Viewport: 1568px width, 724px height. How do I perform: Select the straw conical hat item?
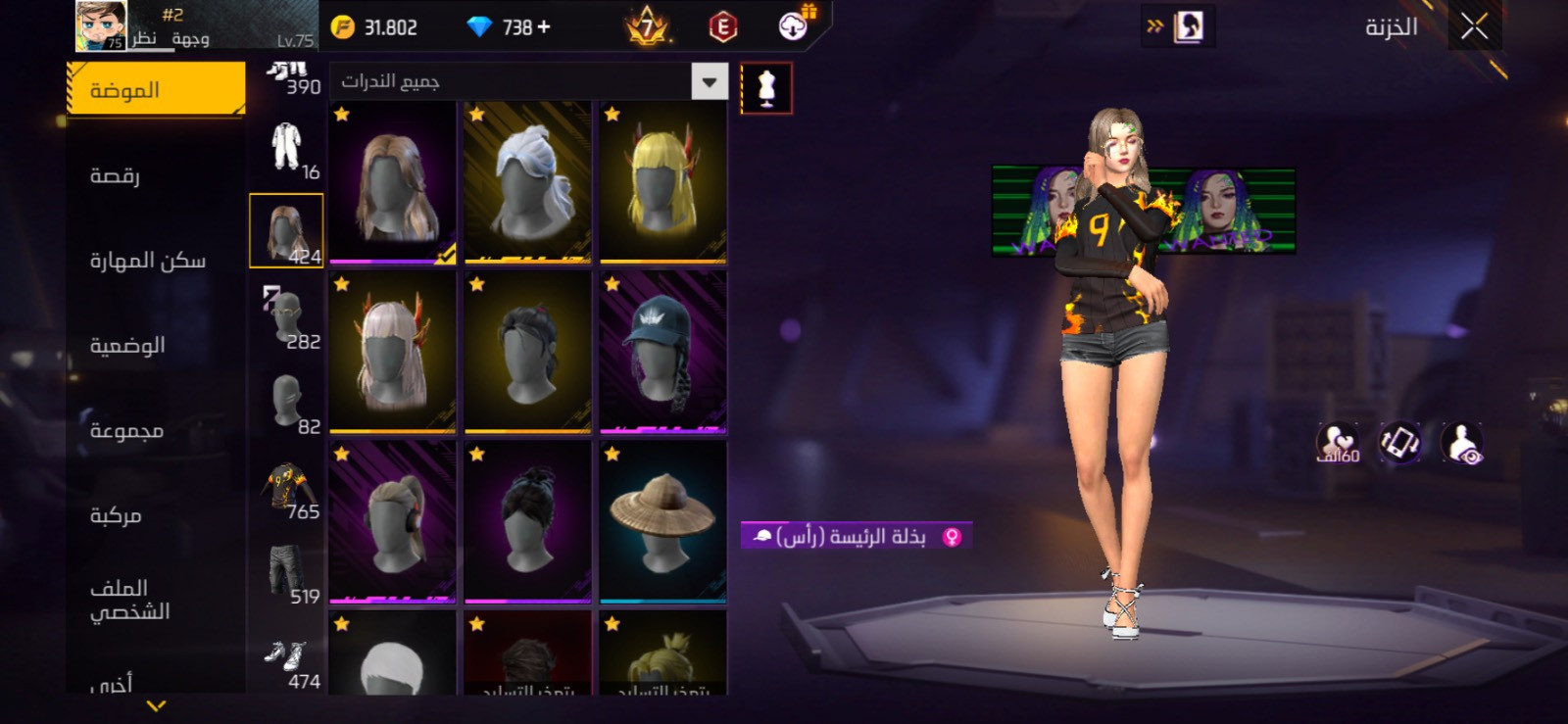tap(663, 521)
